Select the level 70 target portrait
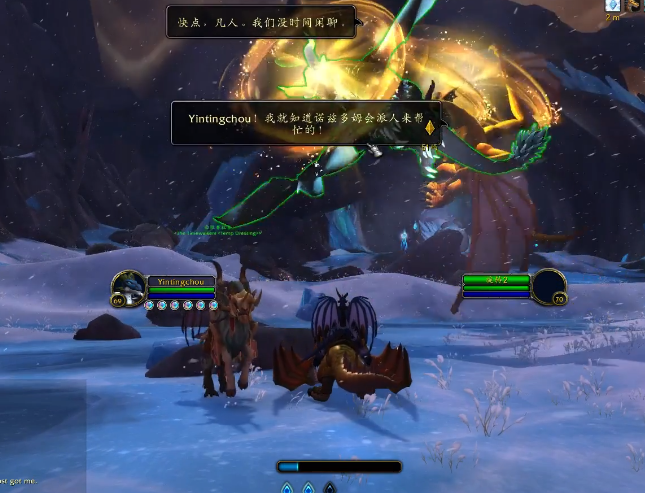645x493 pixels. tap(548, 286)
